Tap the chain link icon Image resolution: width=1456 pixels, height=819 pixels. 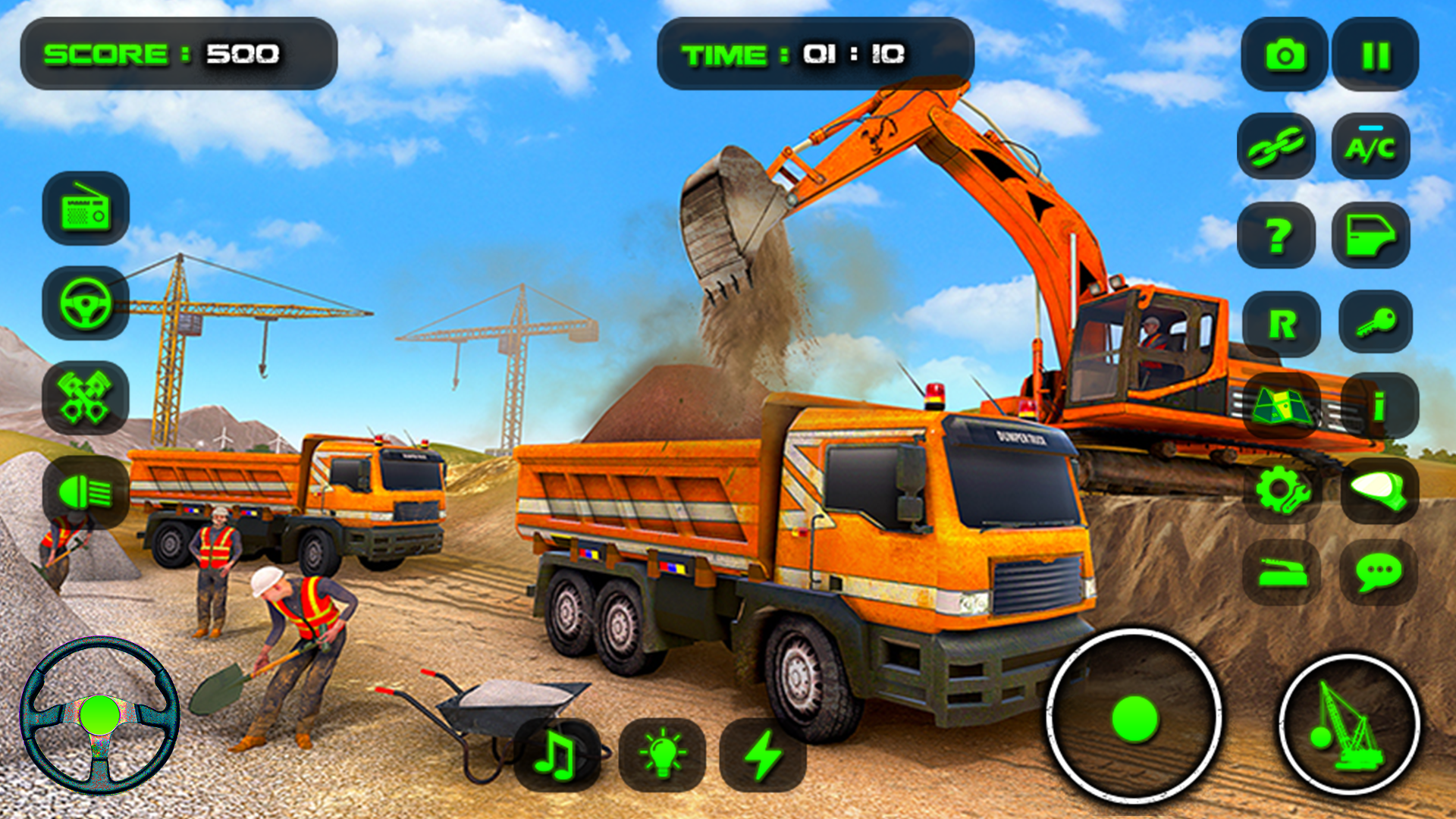click(x=1277, y=147)
